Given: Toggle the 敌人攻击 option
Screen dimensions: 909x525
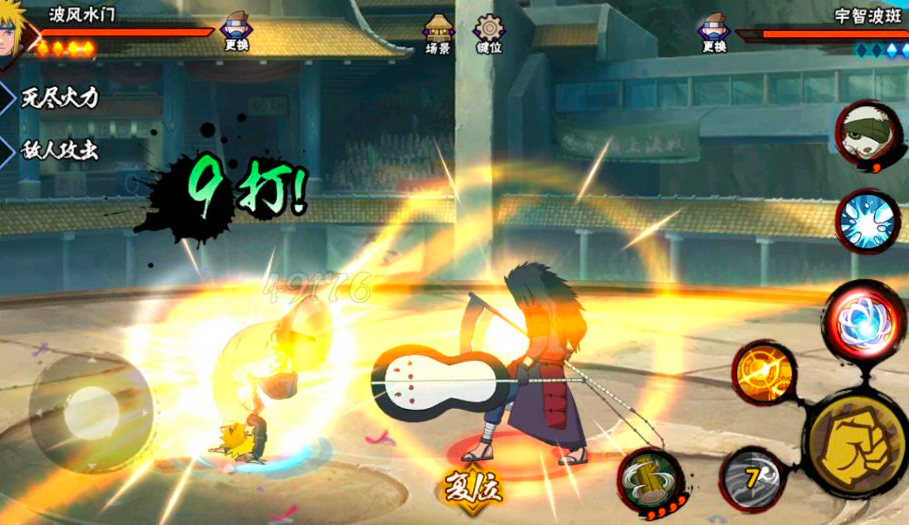Looking at the screenshot, I should pyautogui.click(x=60, y=151).
